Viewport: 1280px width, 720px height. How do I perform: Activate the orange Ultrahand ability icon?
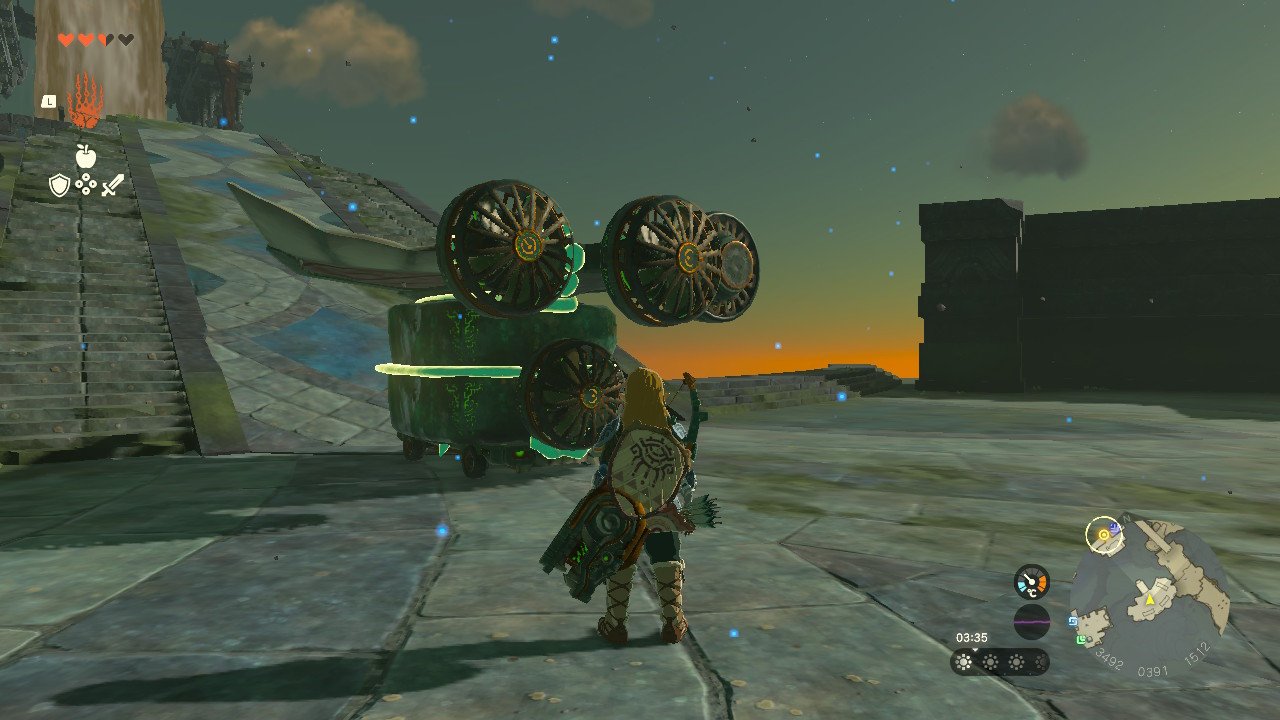tap(85, 100)
